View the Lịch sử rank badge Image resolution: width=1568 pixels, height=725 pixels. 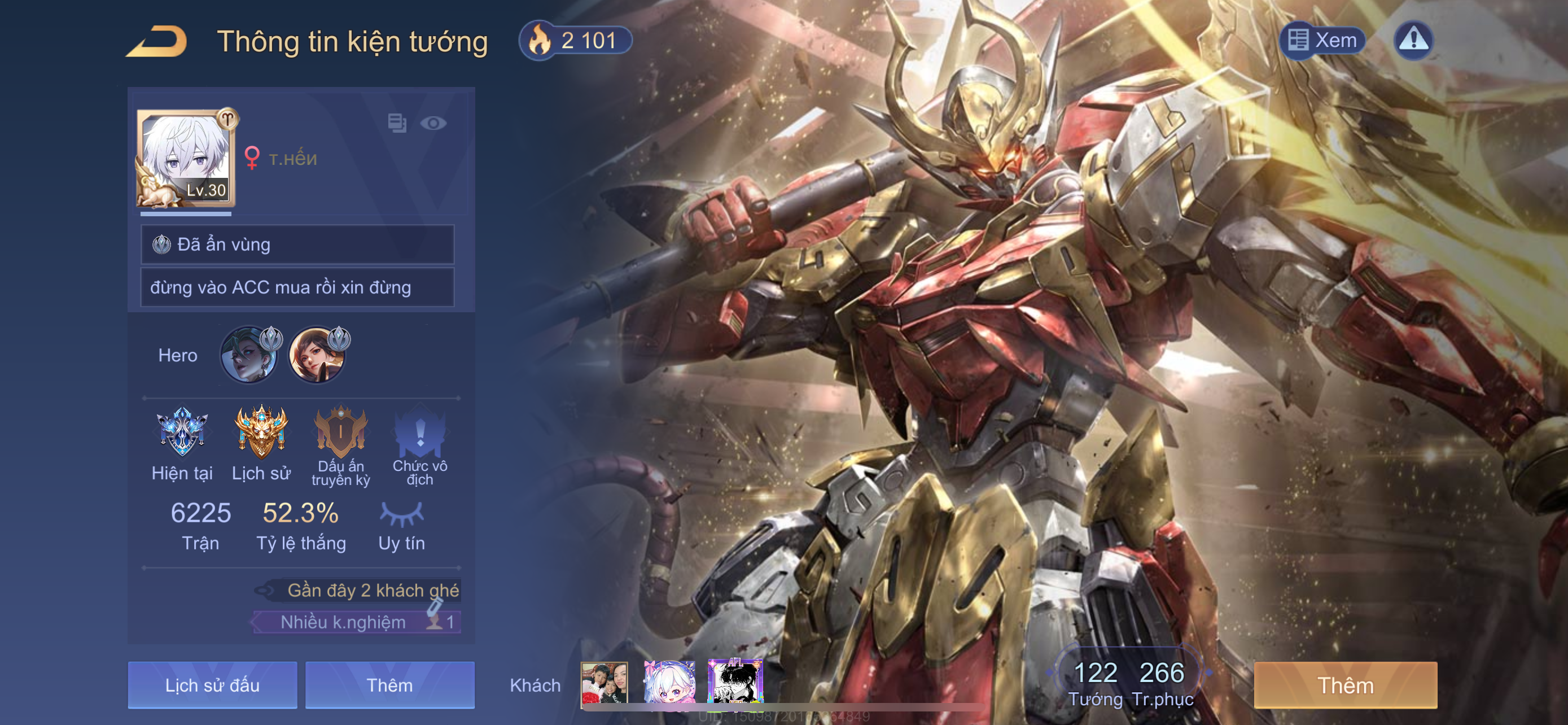(x=261, y=432)
